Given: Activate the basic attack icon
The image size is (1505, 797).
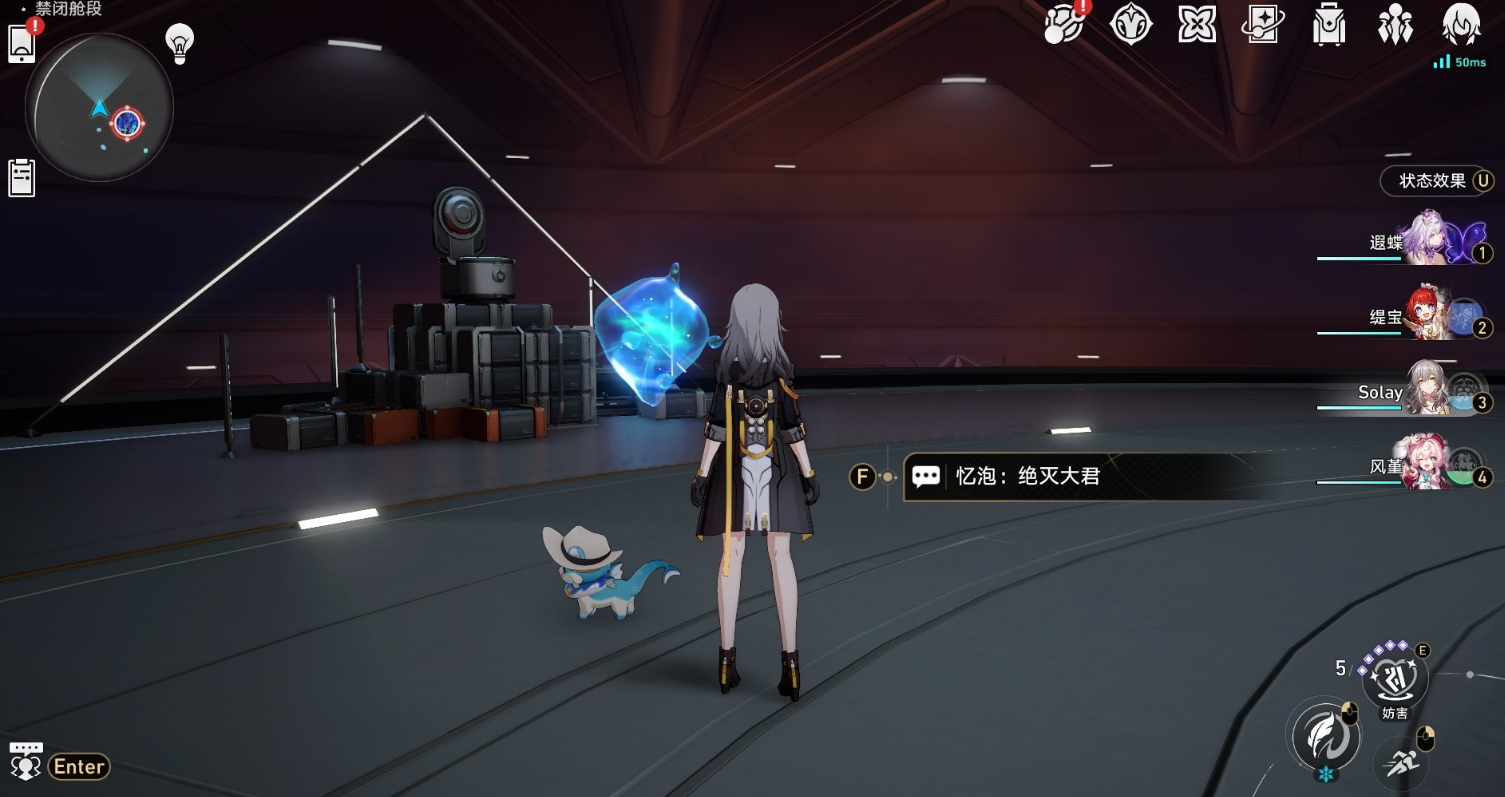Looking at the screenshot, I should coord(1323,736).
